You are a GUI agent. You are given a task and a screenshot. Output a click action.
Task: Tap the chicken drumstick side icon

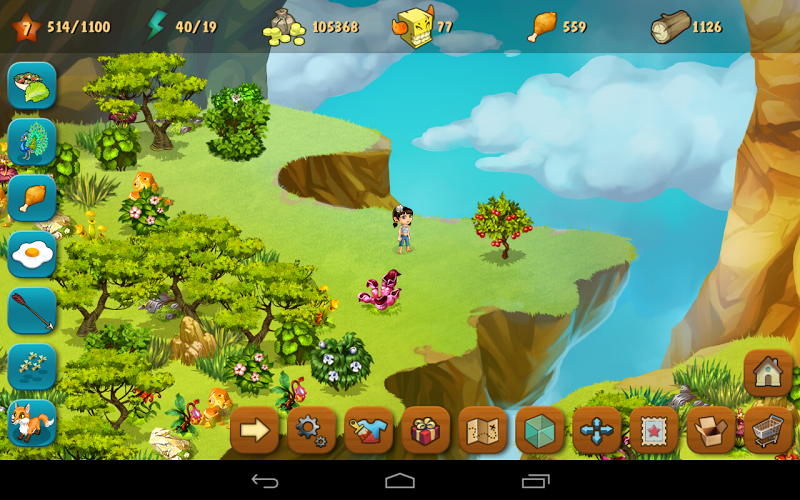[x=32, y=198]
